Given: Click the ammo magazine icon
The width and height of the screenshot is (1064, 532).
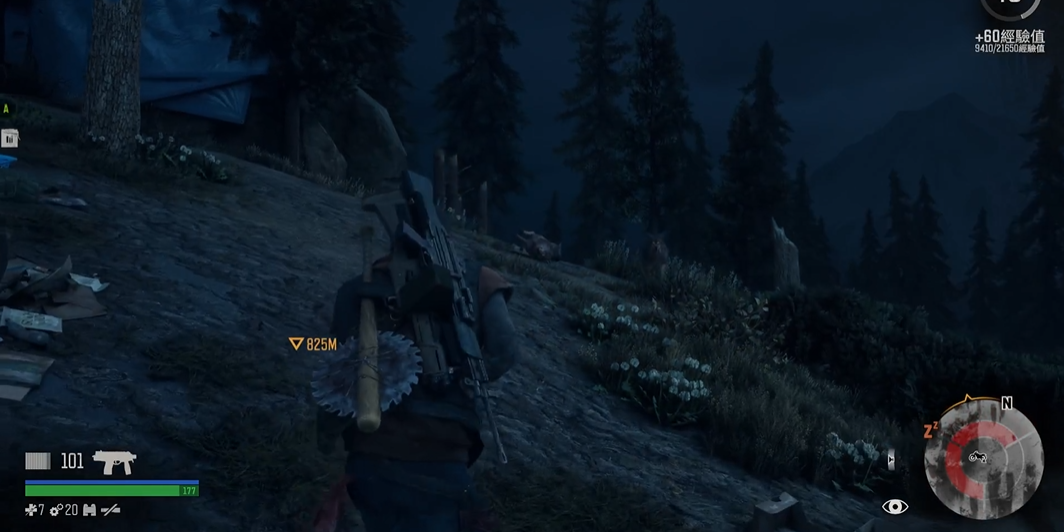Looking at the screenshot, I should tap(38, 461).
